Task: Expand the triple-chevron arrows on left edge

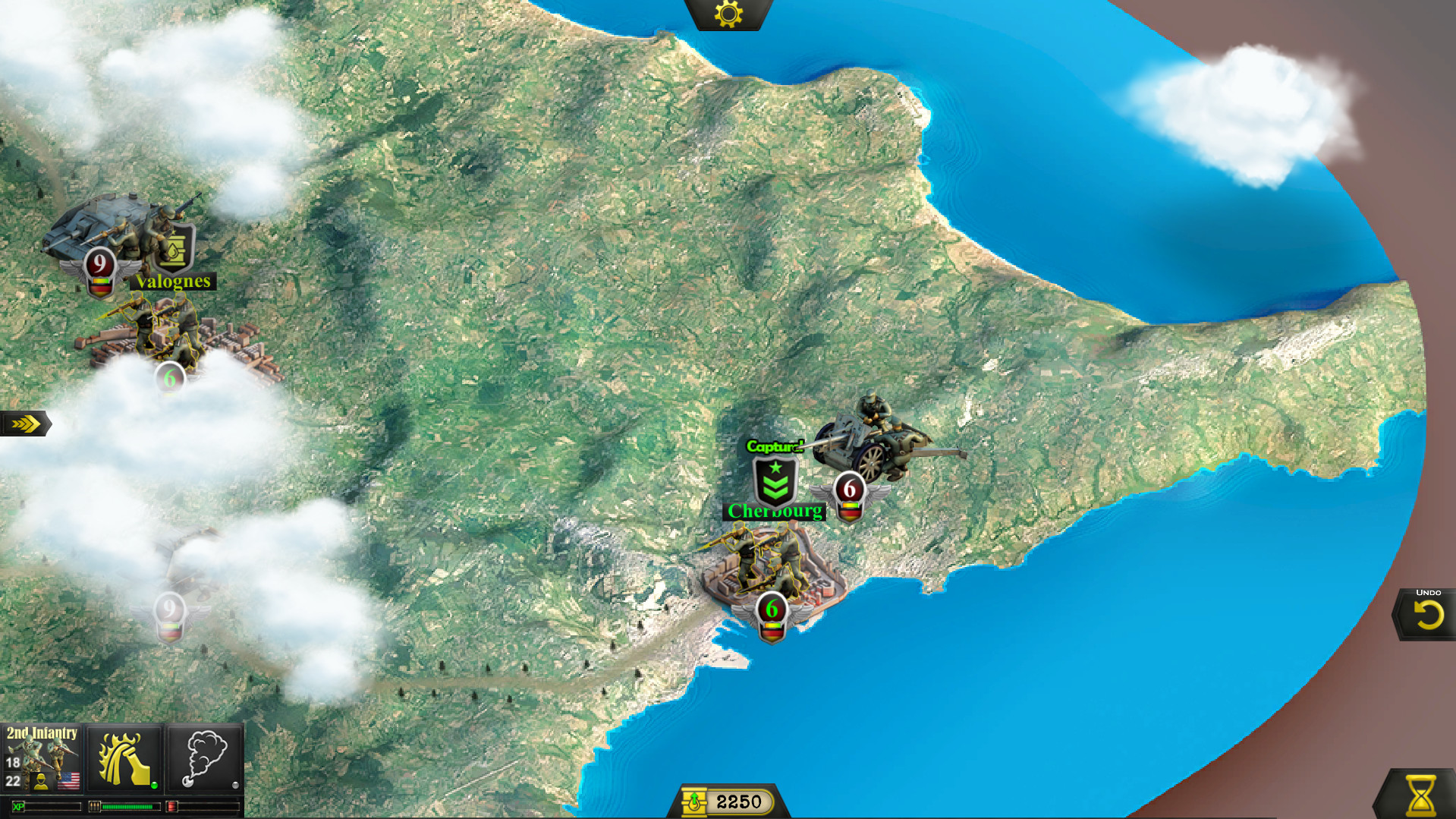Action: (x=25, y=424)
